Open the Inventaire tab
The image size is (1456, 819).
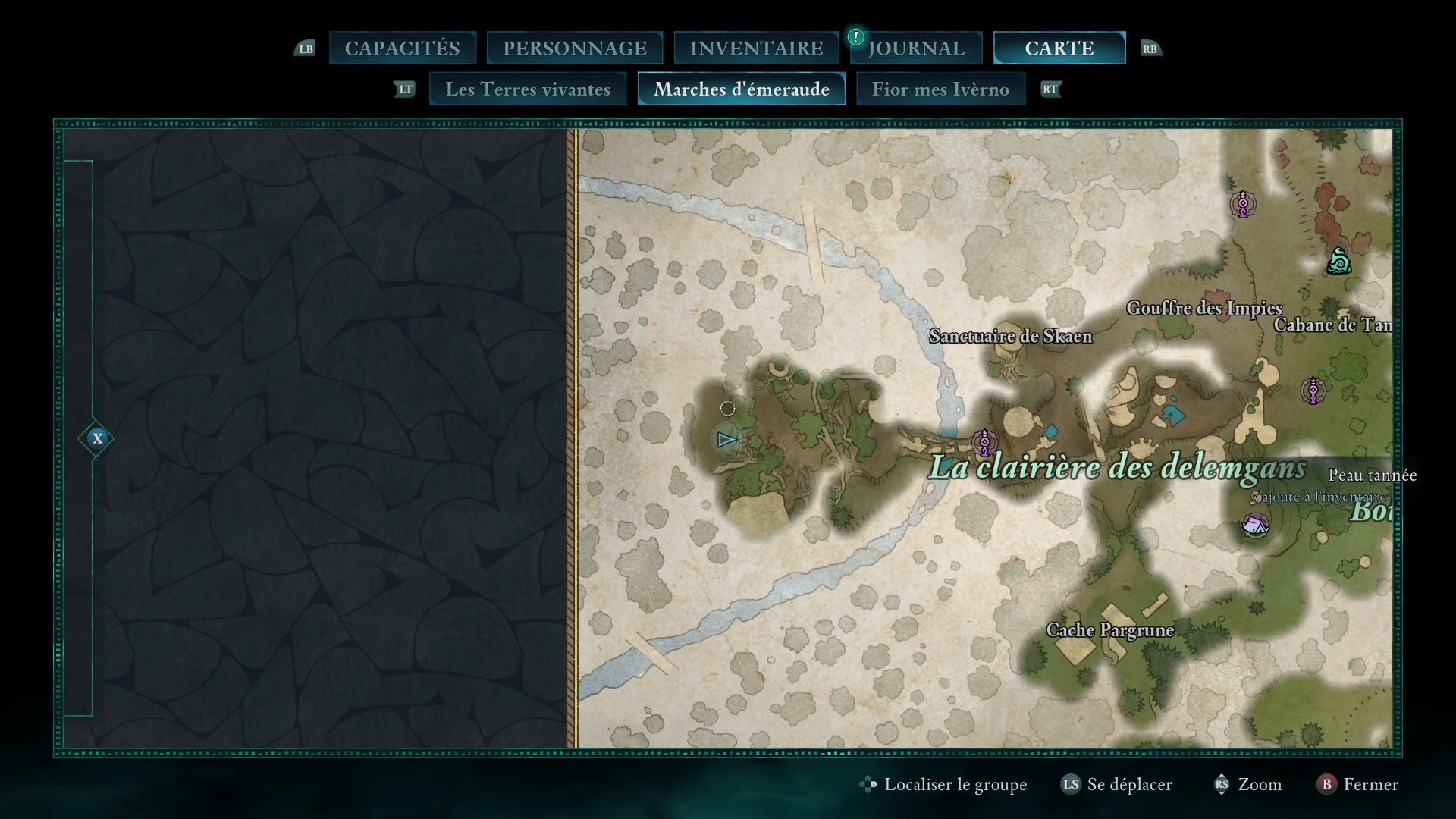pos(756,49)
